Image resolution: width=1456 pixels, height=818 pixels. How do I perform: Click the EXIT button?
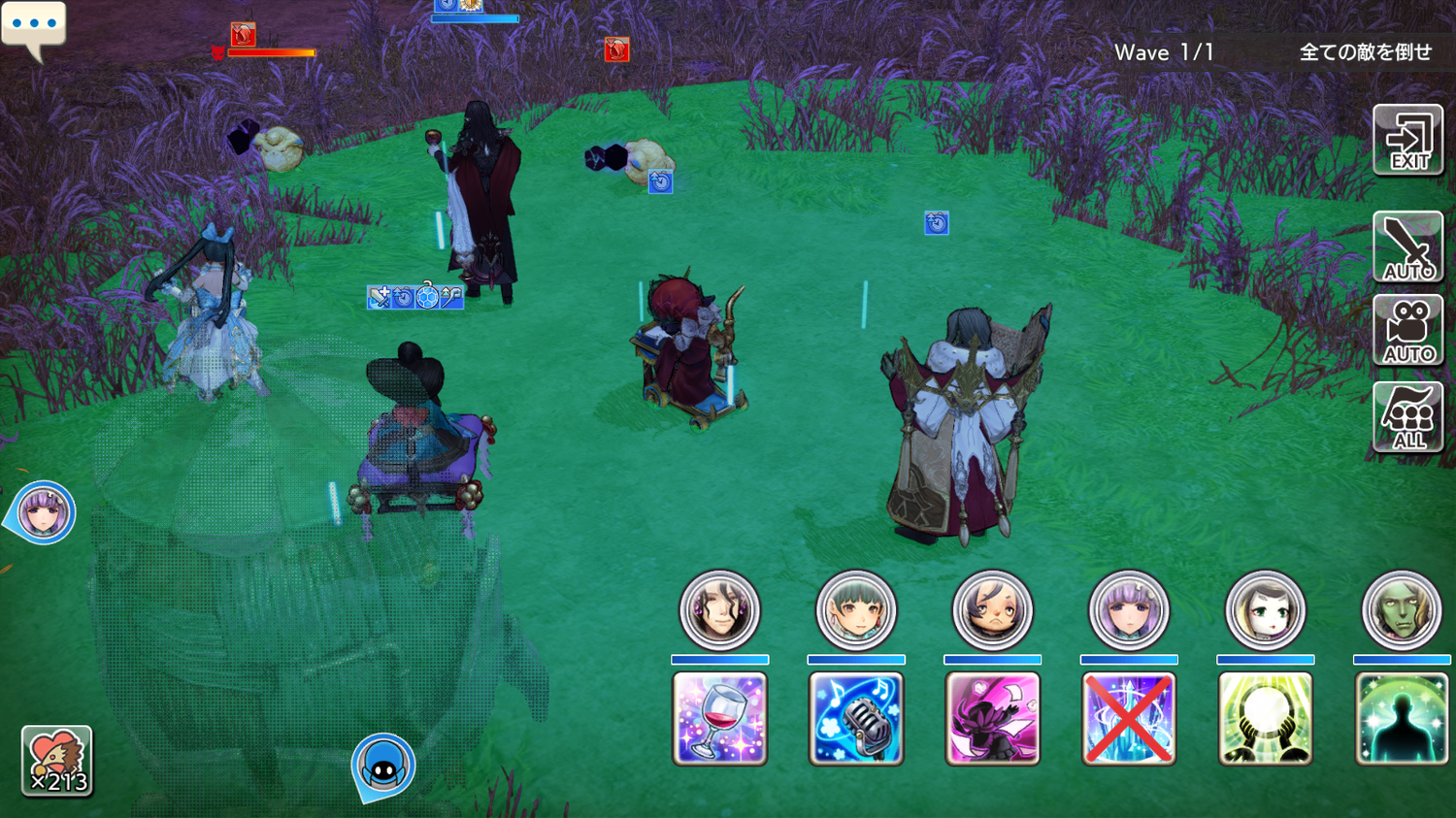point(1407,141)
